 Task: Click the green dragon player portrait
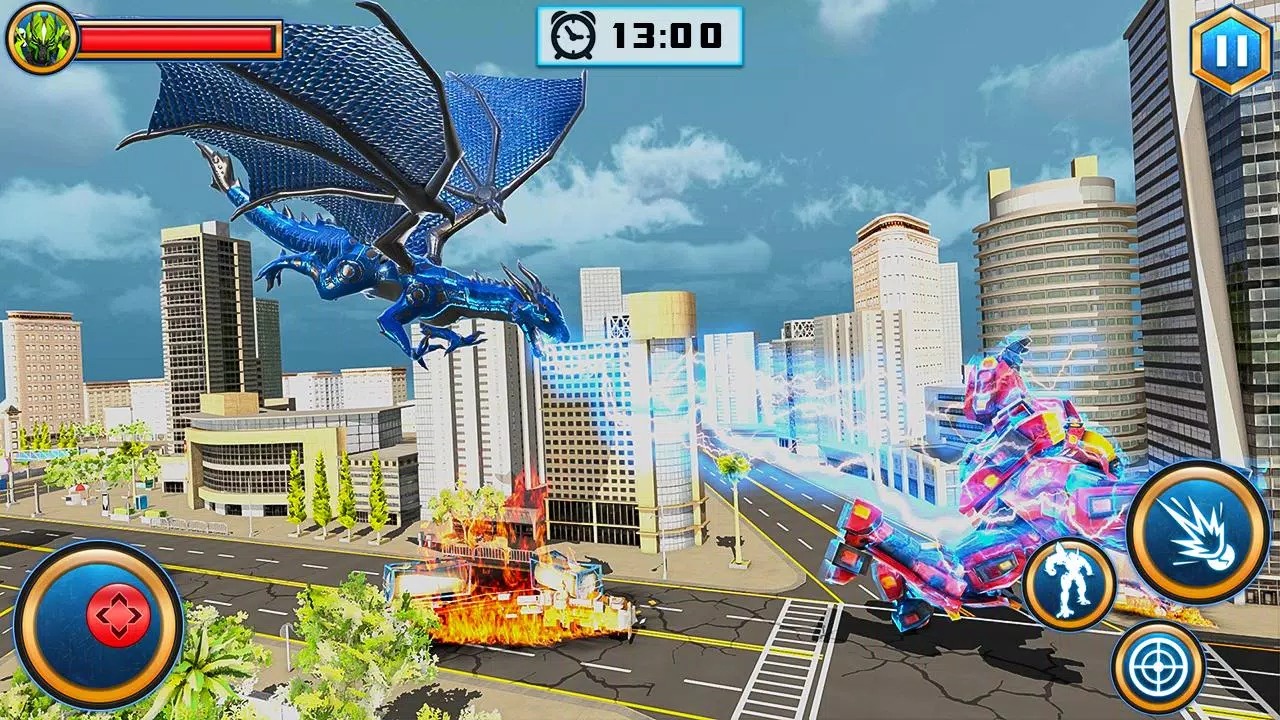(x=40, y=40)
